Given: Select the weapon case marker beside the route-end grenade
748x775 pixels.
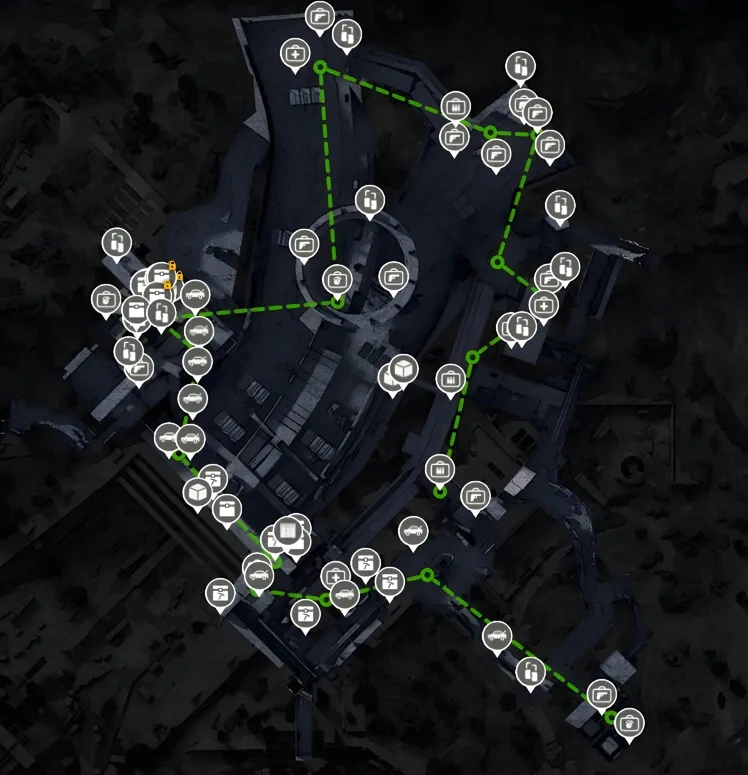Looking at the screenshot, I should pyautogui.click(x=601, y=693).
